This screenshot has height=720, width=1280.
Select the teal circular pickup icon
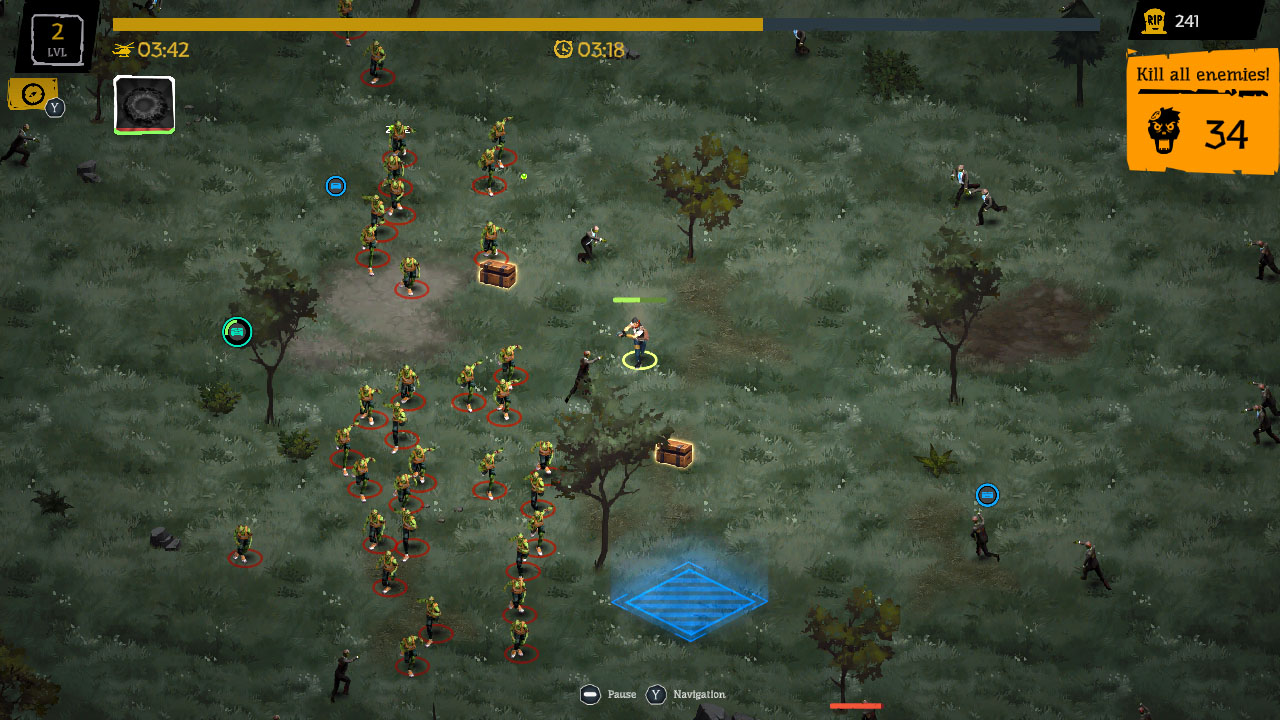click(236, 331)
